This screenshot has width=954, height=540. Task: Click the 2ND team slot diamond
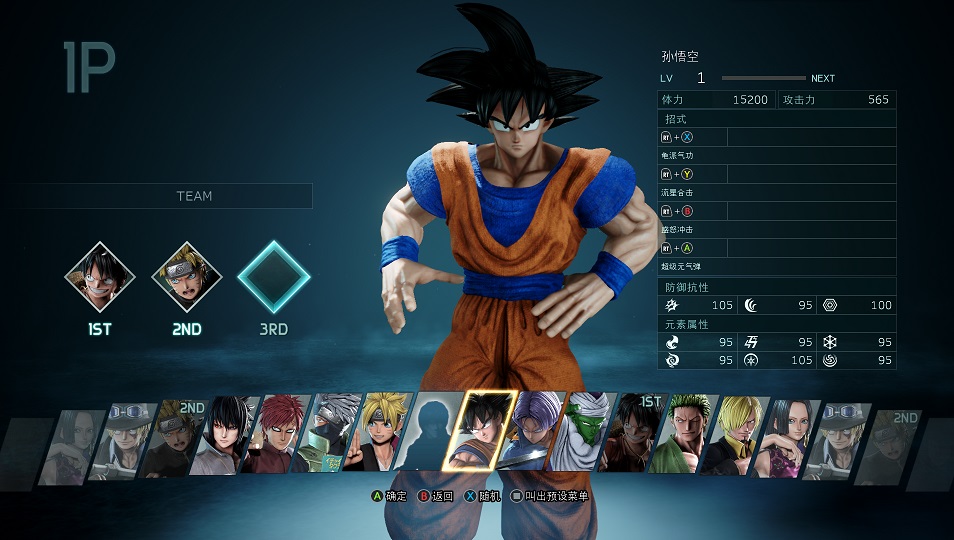coord(186,278)
